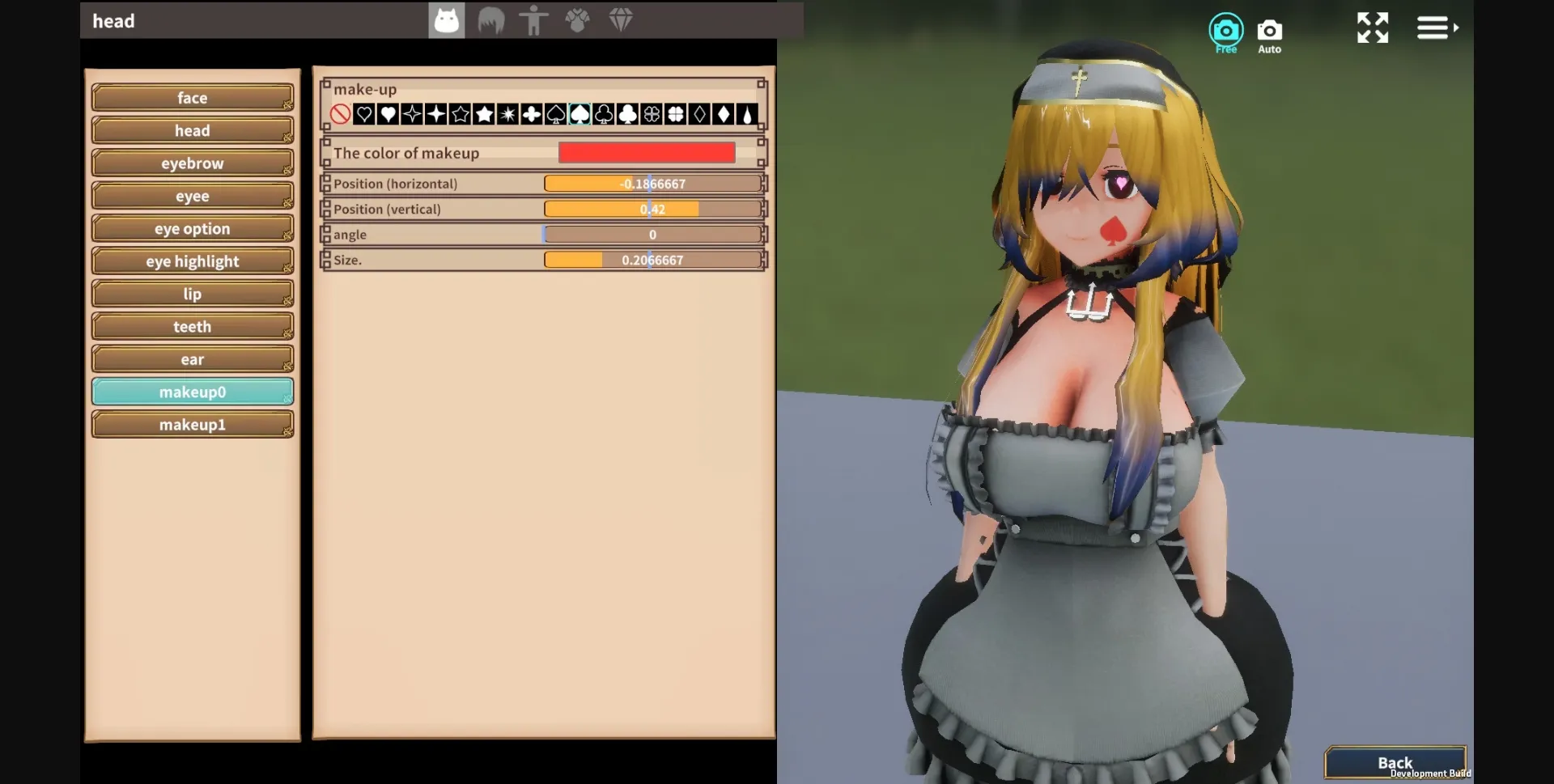Select the four-leaf clover makeup shape
This screenshot has width=1554, height=784.
click(674, 114)
